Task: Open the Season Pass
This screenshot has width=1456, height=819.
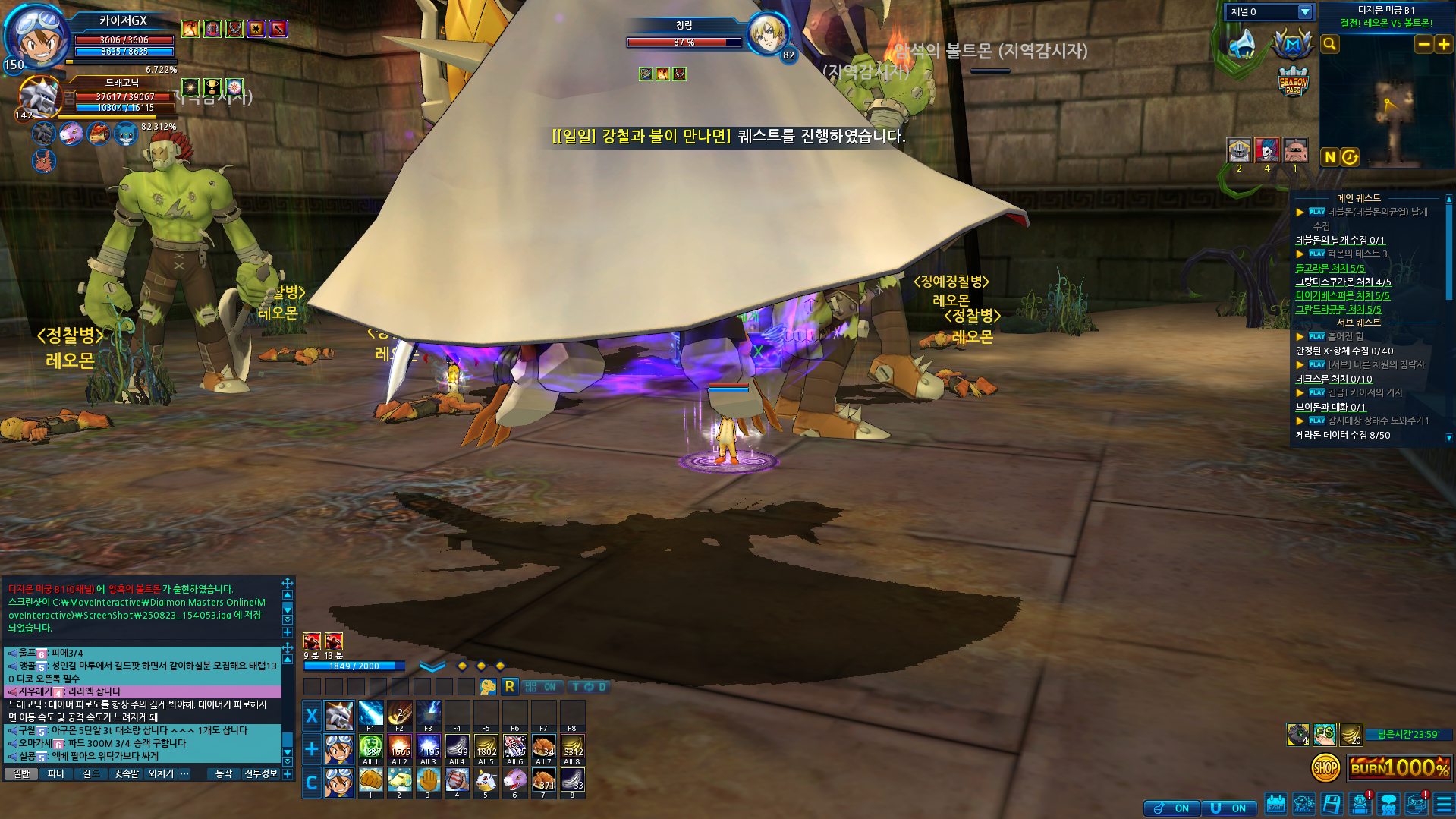Action: pyautogui.click(x=1293, y=82)
